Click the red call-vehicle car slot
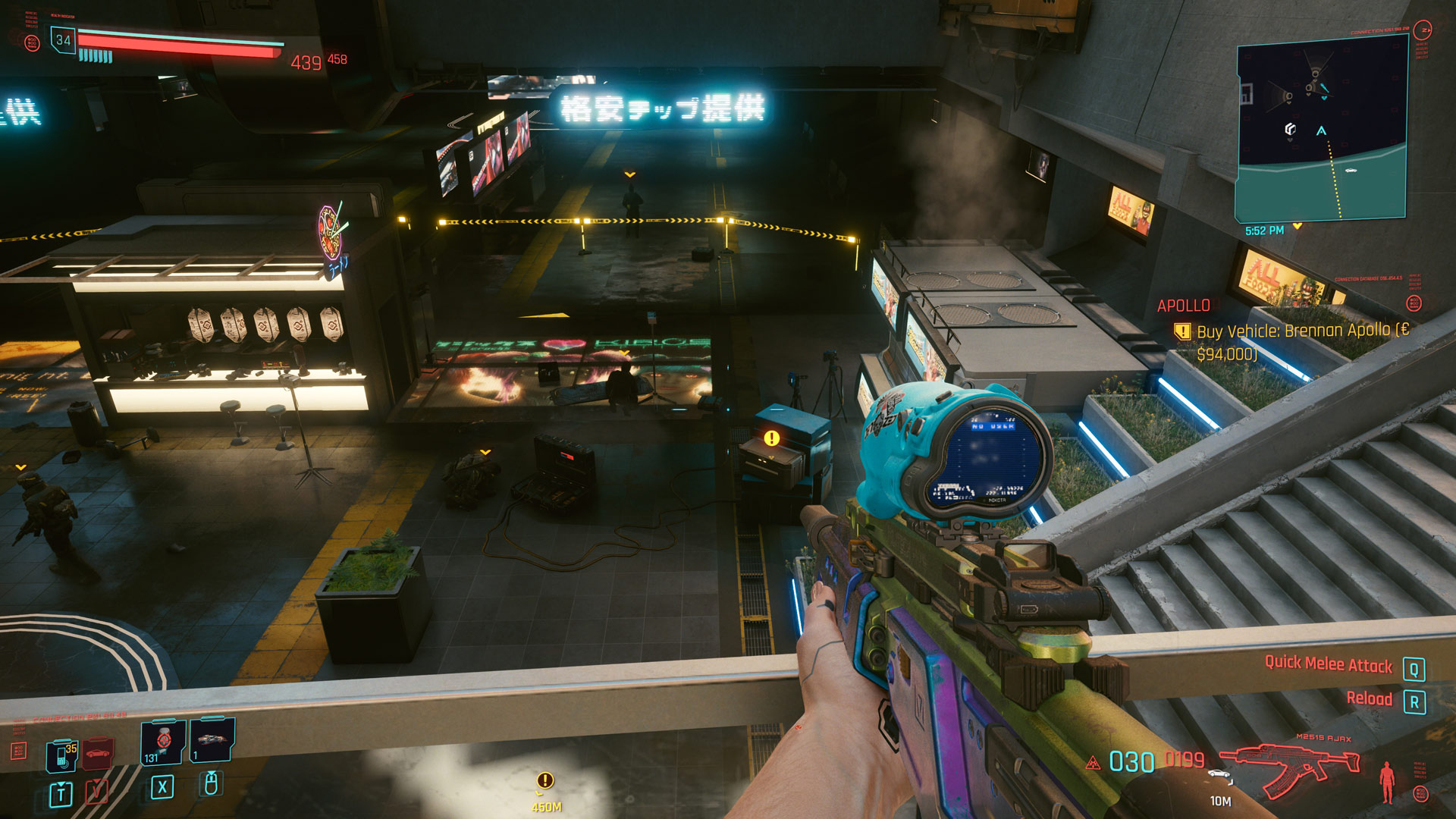The height and width of the screenshot is (819, 1456). pos(98,754)
